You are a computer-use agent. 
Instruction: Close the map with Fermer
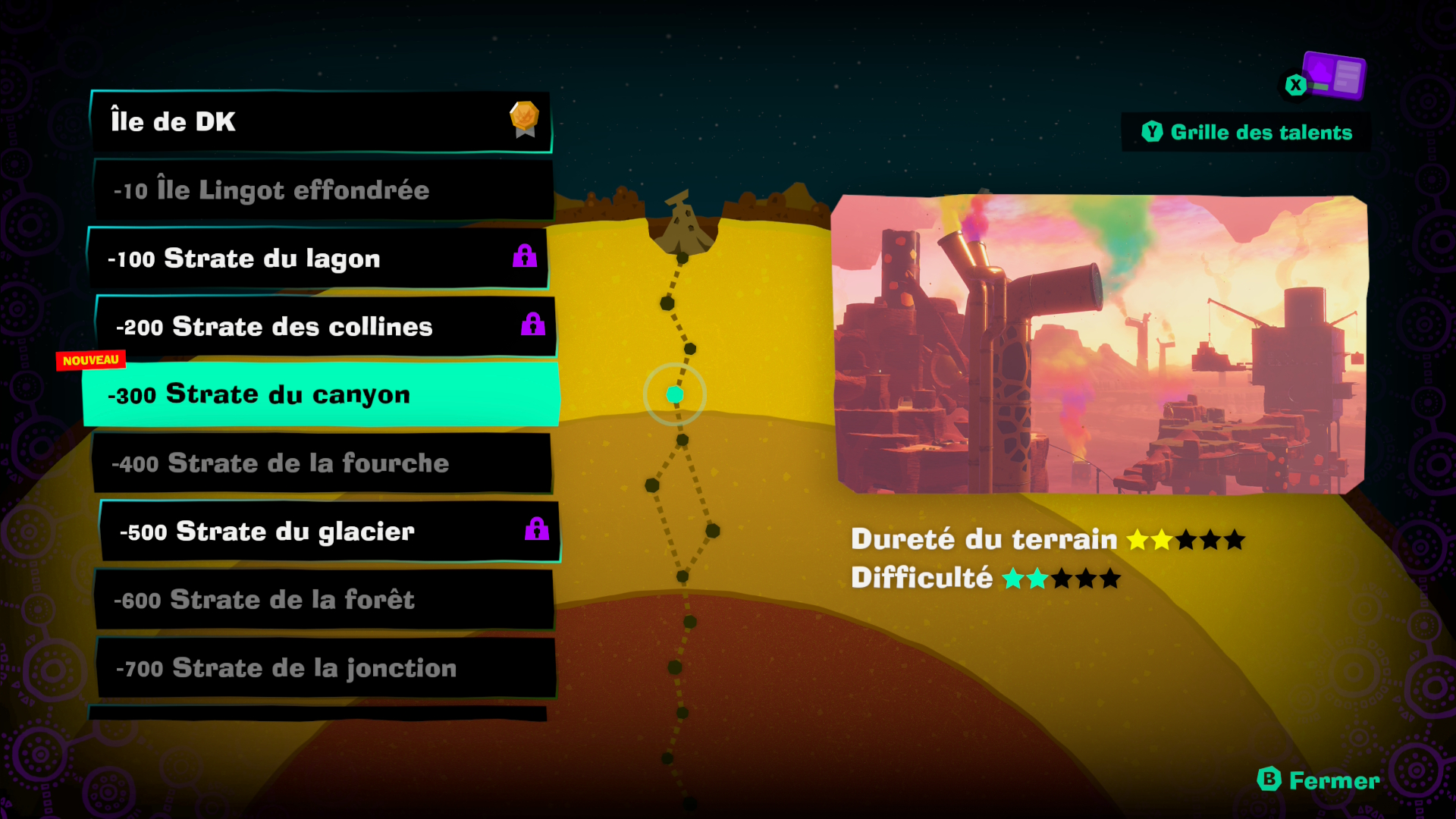(x=1319, y=780)
